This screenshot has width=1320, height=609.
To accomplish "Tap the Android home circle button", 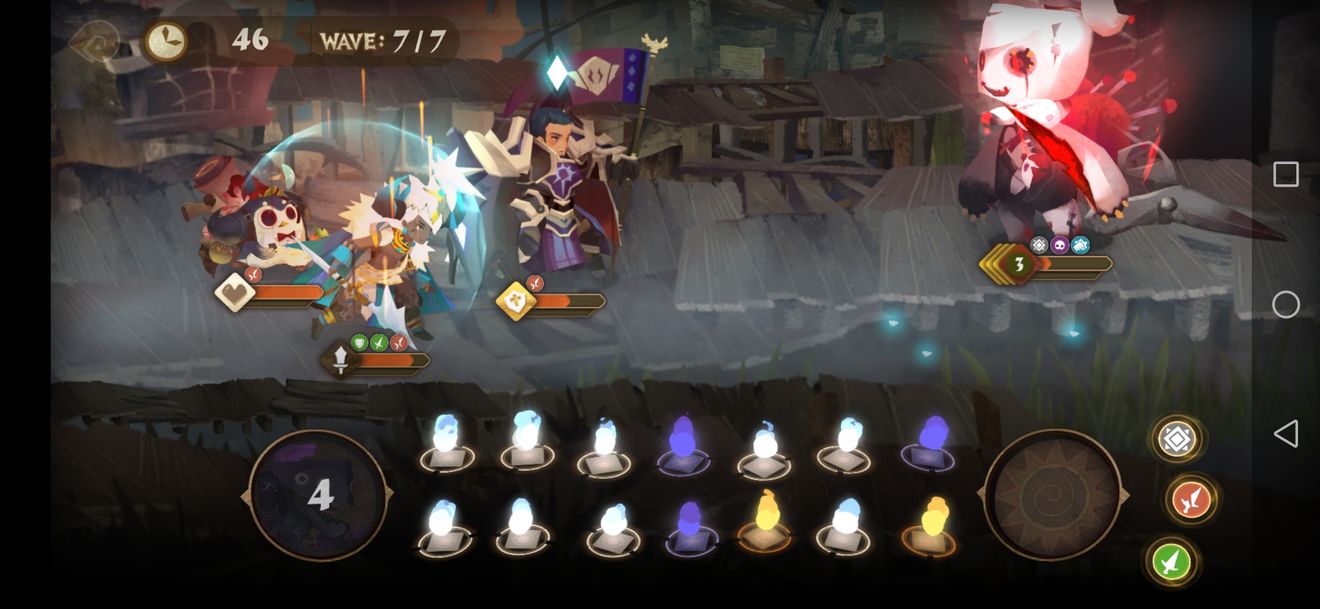I will [x=1286, y=304].
